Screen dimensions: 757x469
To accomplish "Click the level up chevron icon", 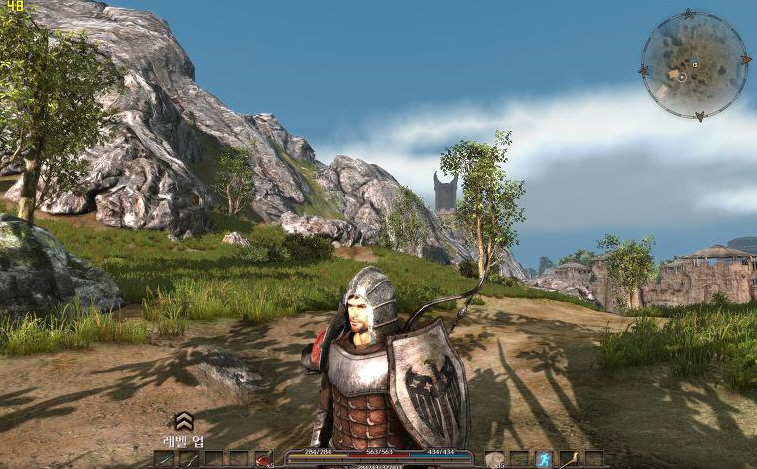I will tap(183, 421).
